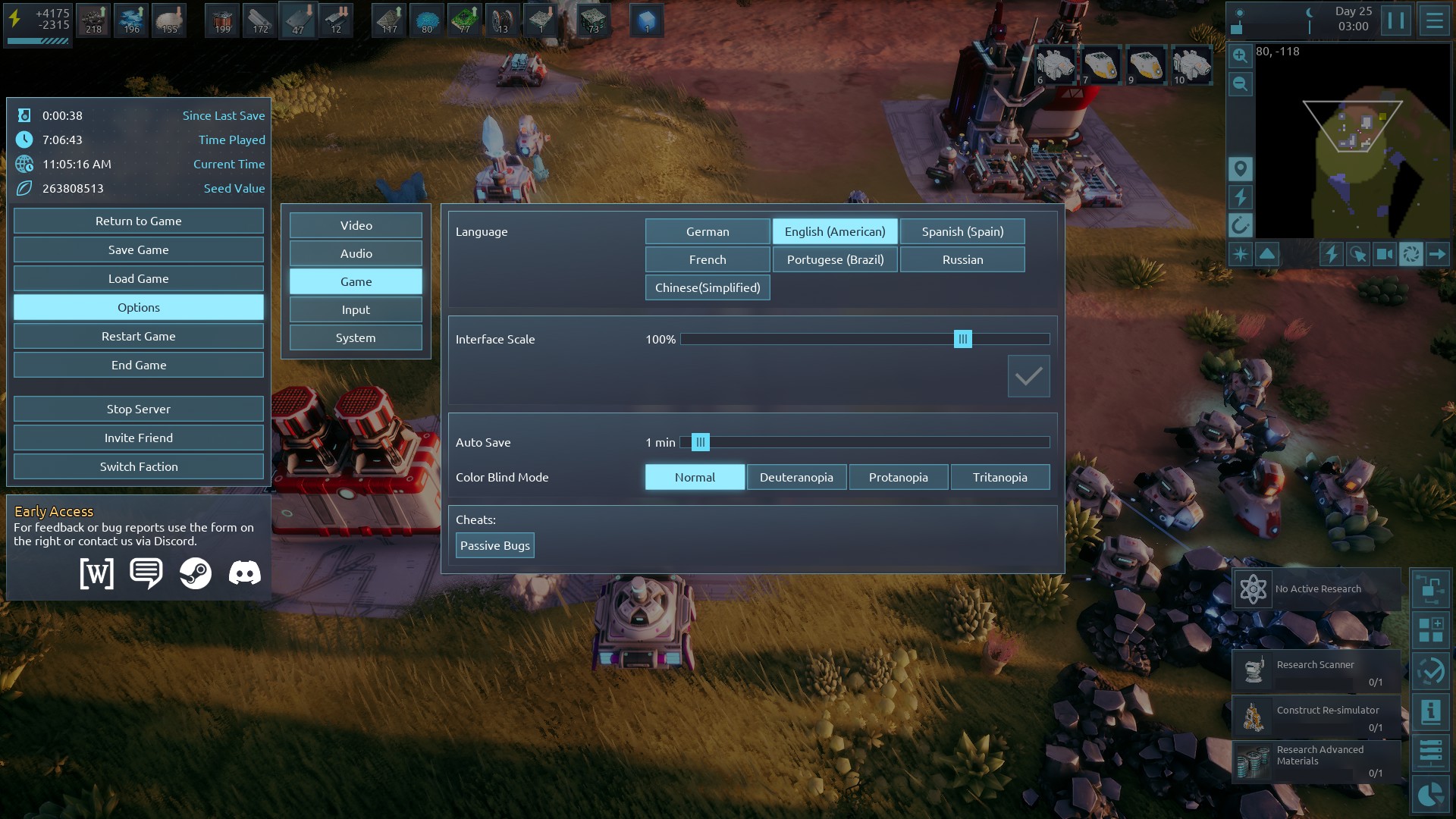Set the language to German
Image resolution: width=1456 pixels, height=819 pixels.
pyautogui.click(x=707, y=231)
